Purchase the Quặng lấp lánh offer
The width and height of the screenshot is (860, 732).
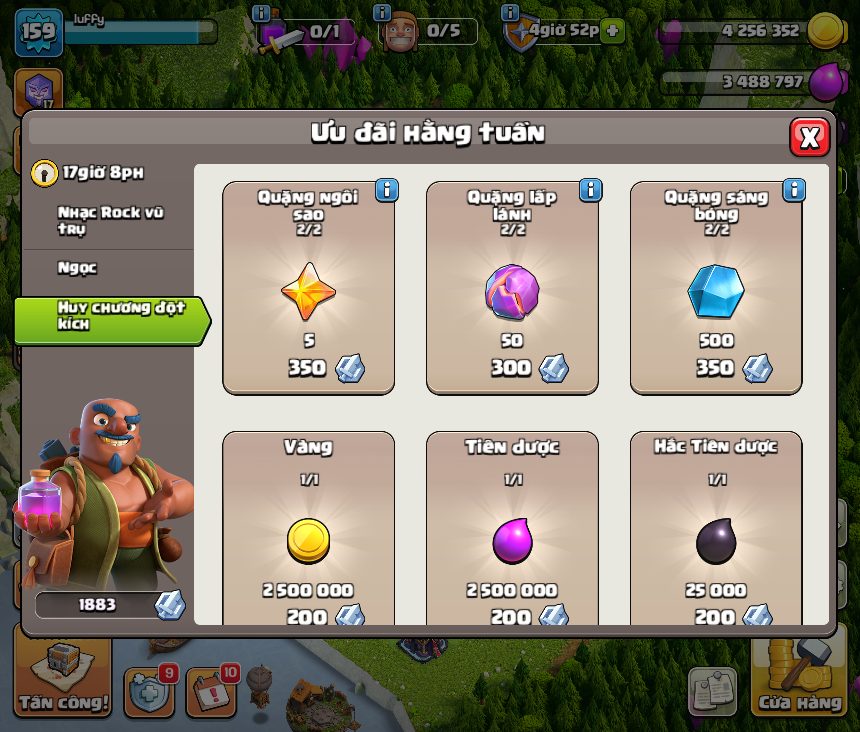[512, 288]
